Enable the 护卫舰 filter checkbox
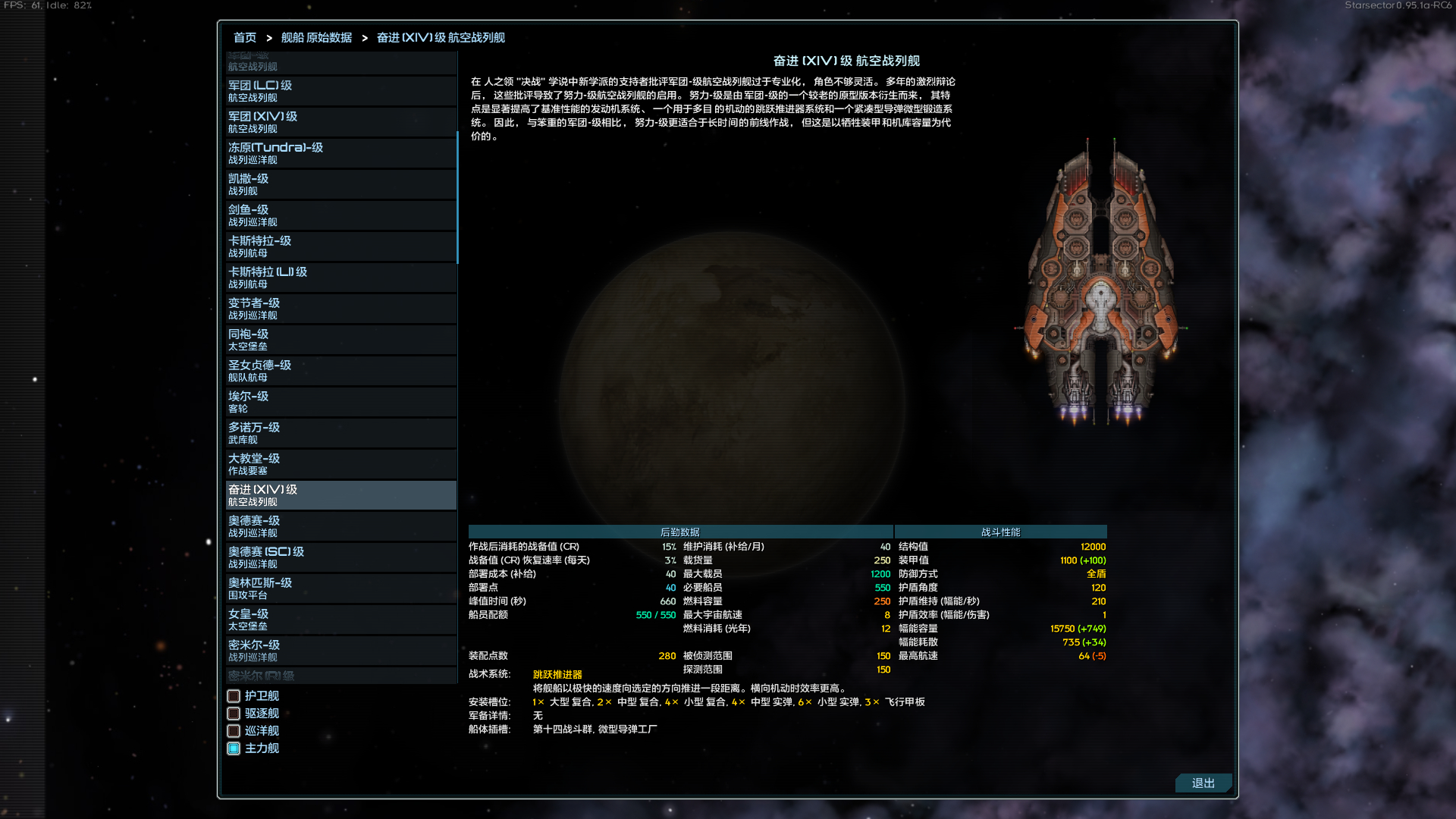Screen dimensions: 1456x819 pyautogui.click(x=233, y=695)
